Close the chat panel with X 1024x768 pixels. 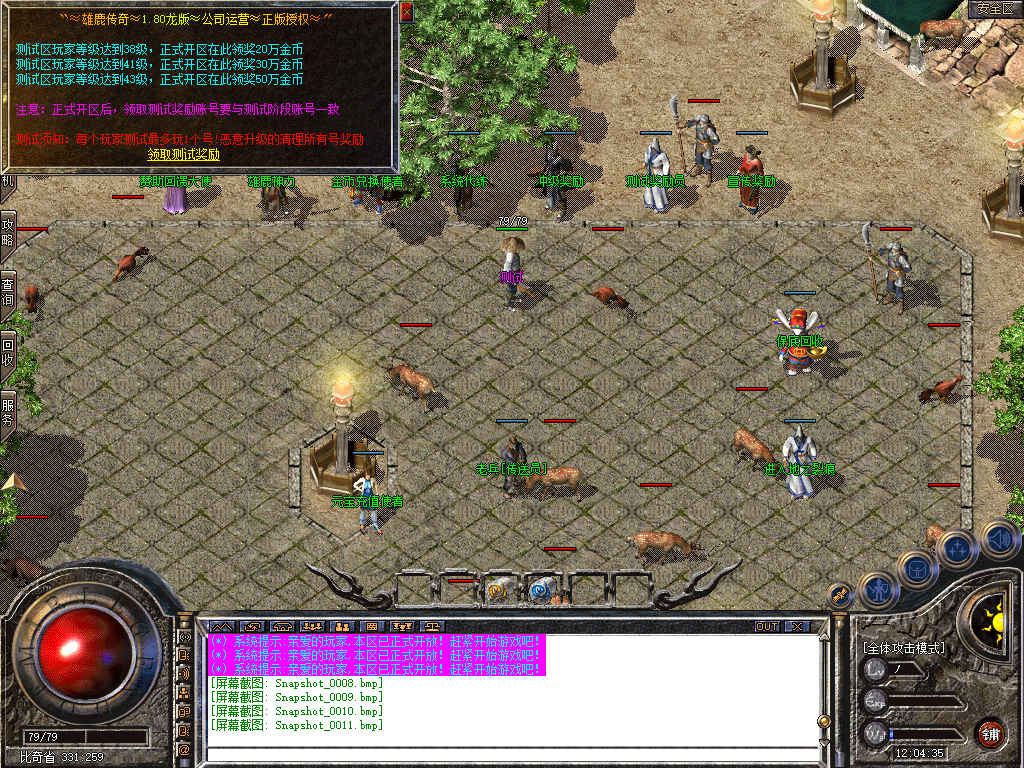point(797,627)
